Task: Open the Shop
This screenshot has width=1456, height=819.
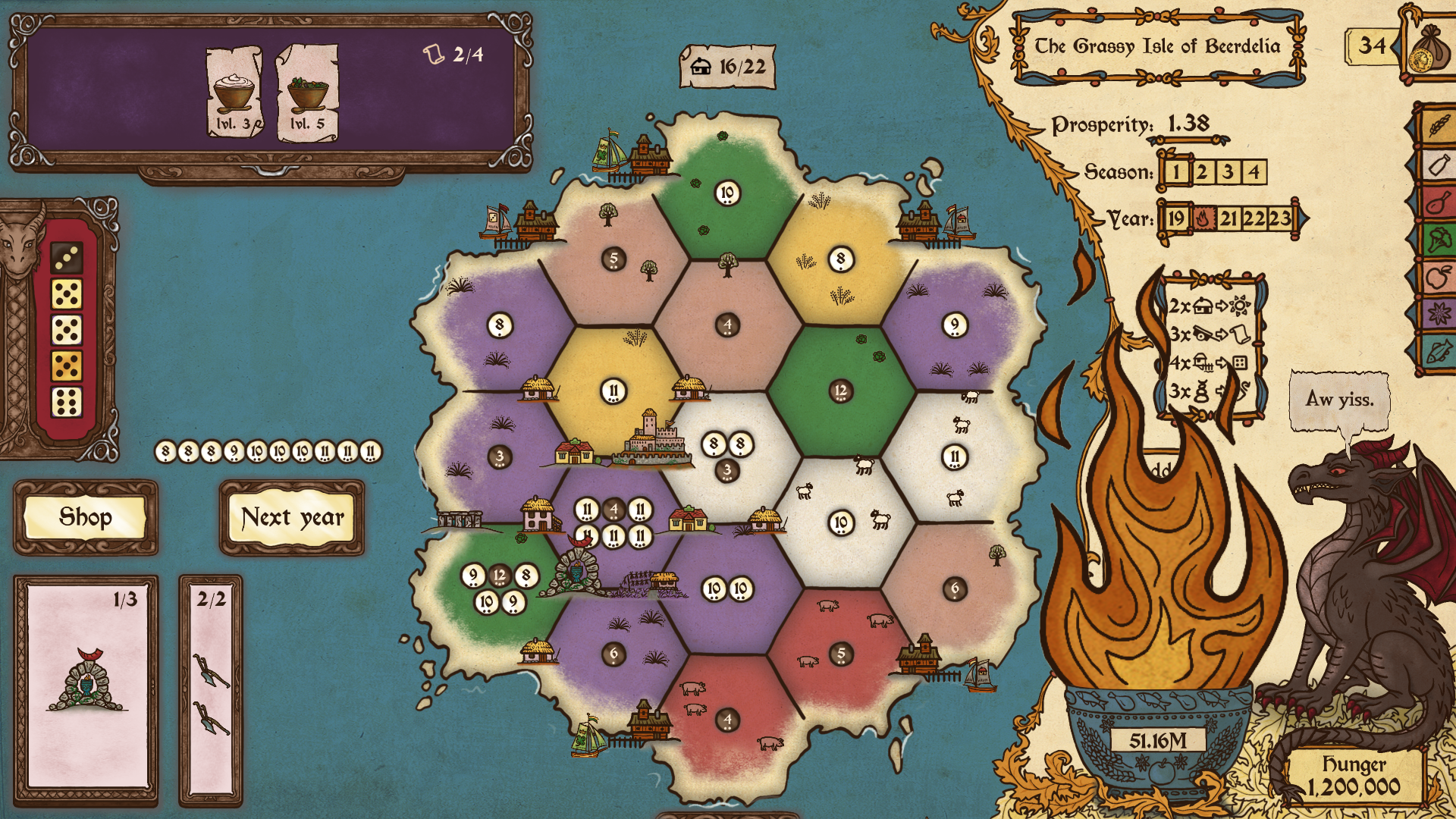Action: pos(86,517)
